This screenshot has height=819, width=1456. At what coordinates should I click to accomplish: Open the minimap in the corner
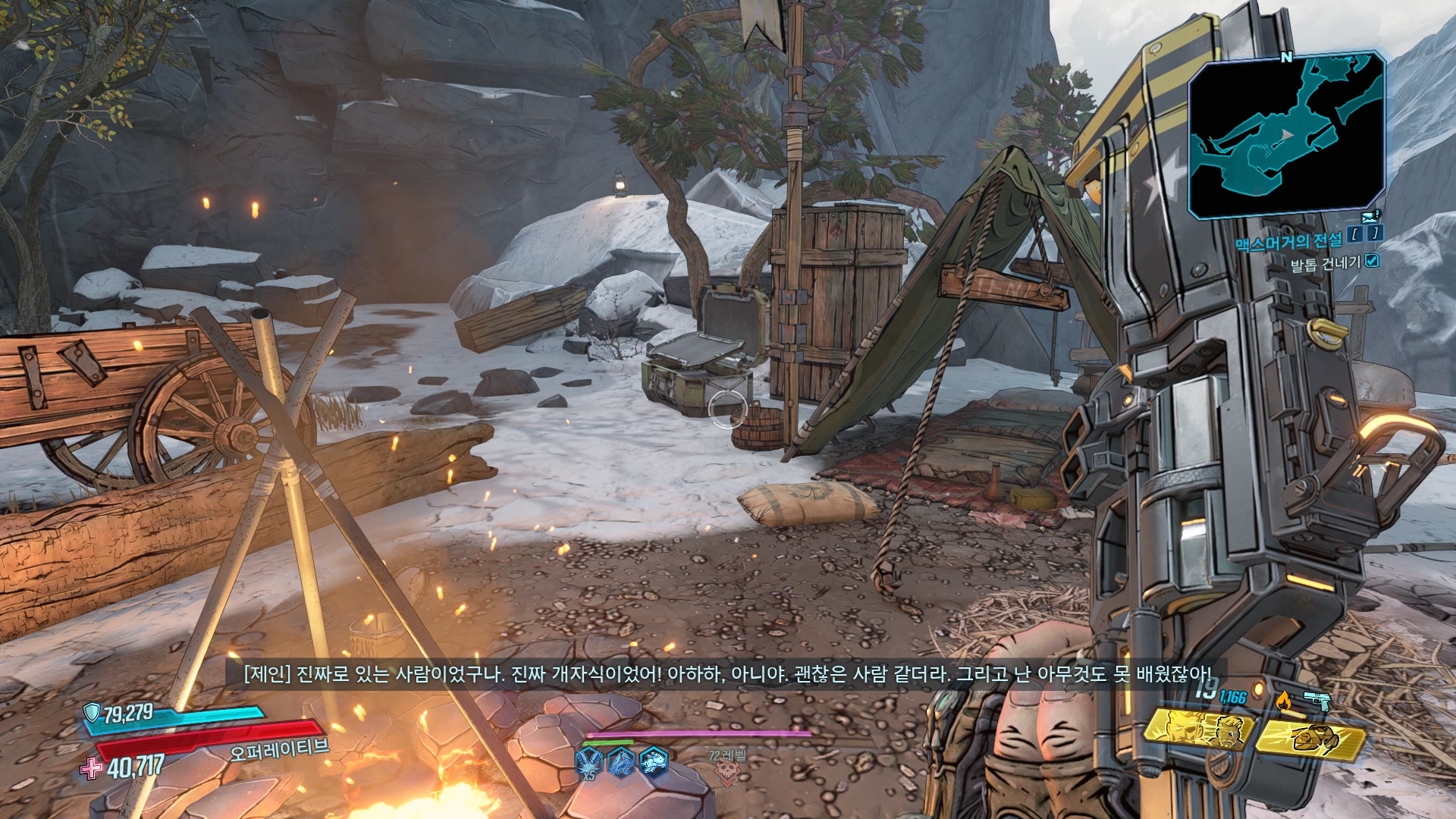tap(1287, 135)
